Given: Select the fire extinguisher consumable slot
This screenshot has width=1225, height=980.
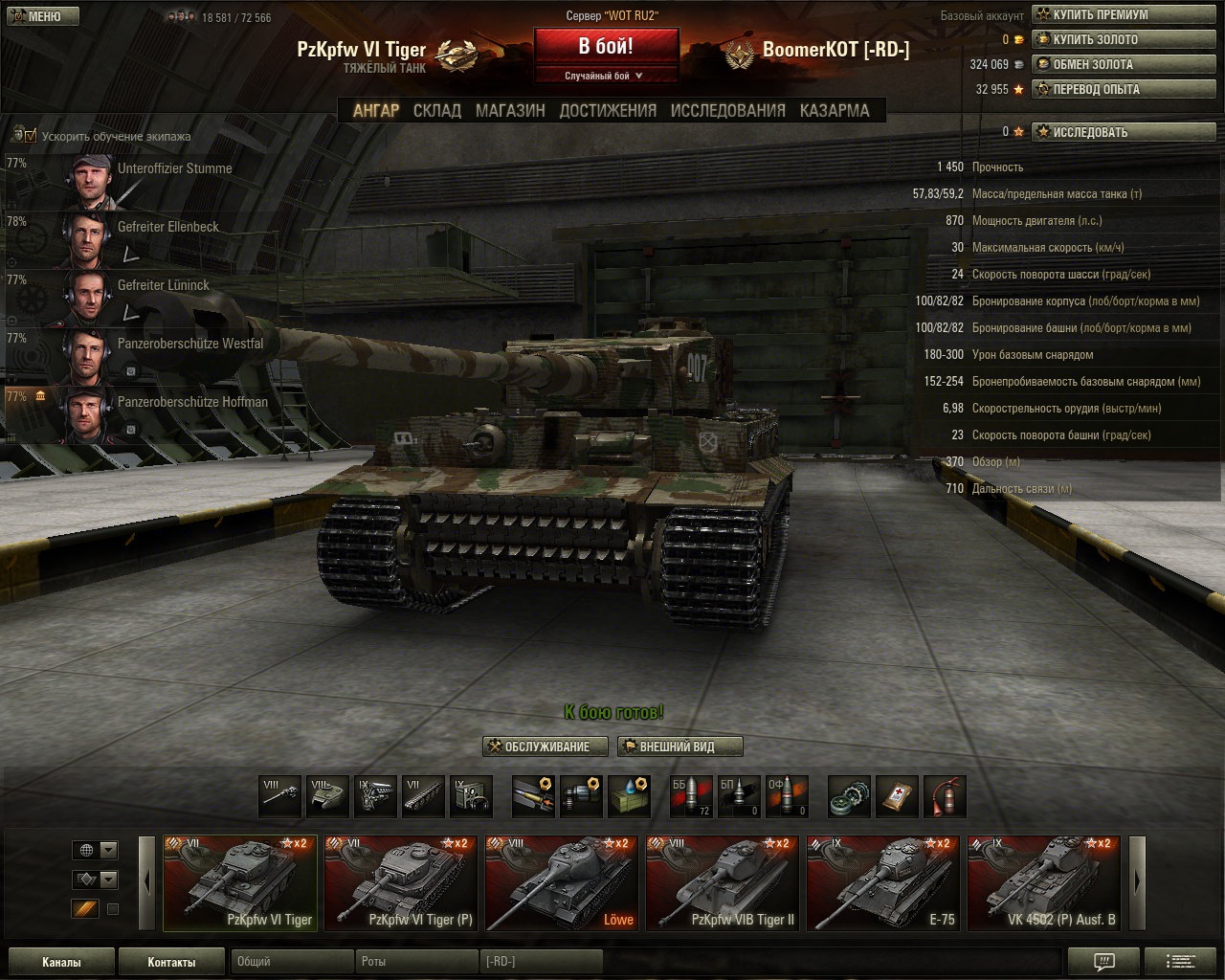Looking at the screenshot, I should click(944, 796).
